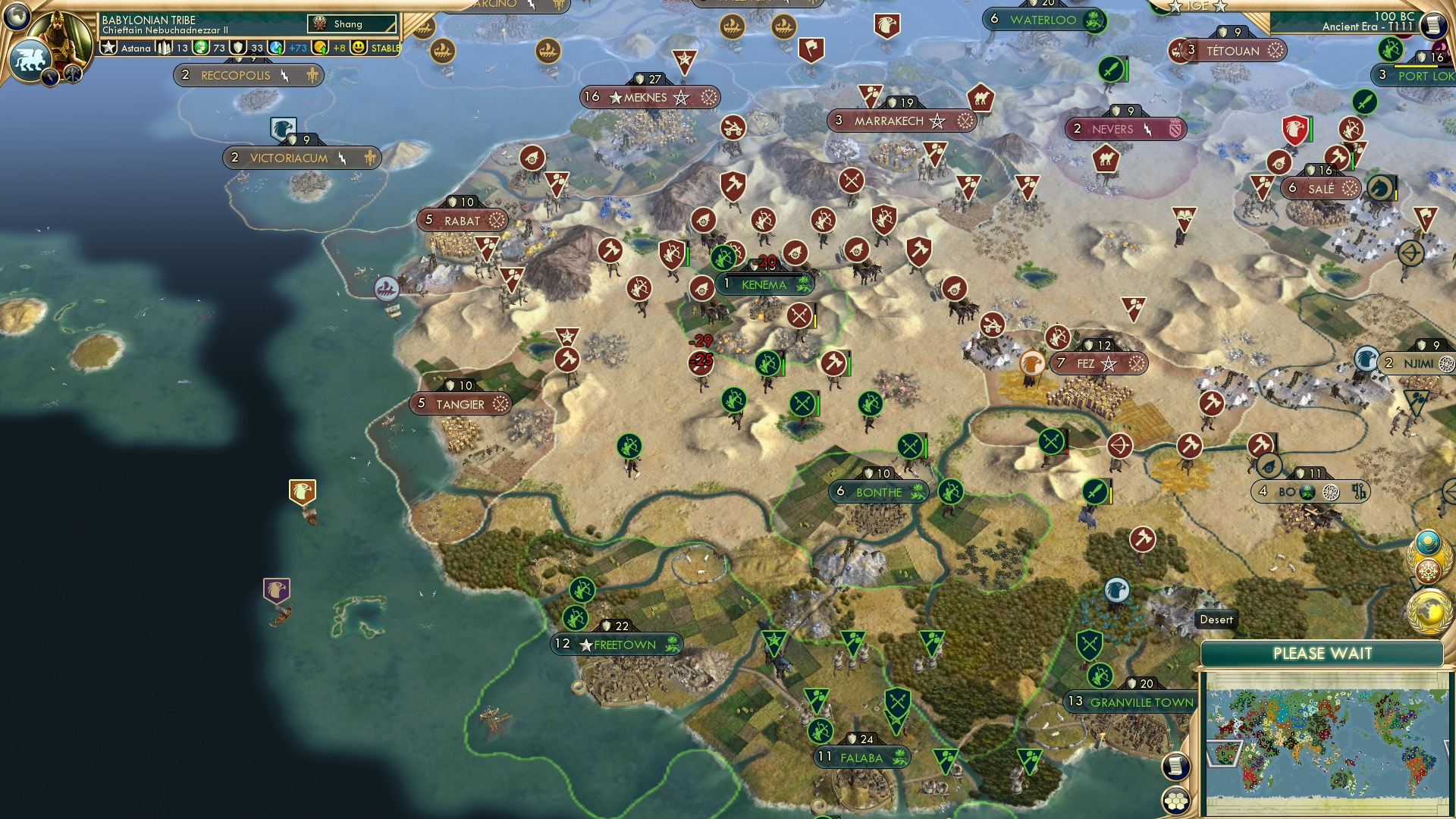This screenshot has width=1456, height=819.
Task: Click the lightning bolt icon below the leader portrait
Action: [x=50, y=76]
